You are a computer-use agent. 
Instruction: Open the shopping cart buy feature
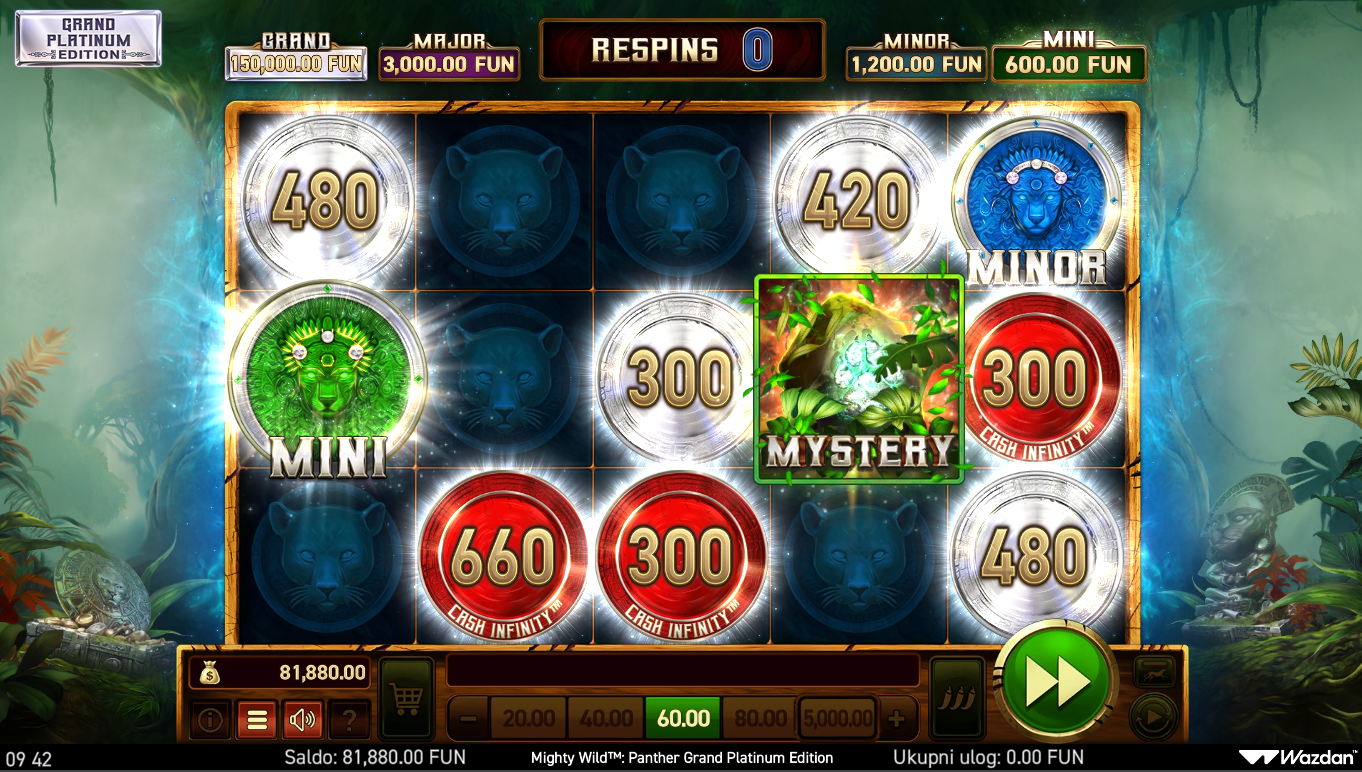pyautogui.click(x=406, y=698)
